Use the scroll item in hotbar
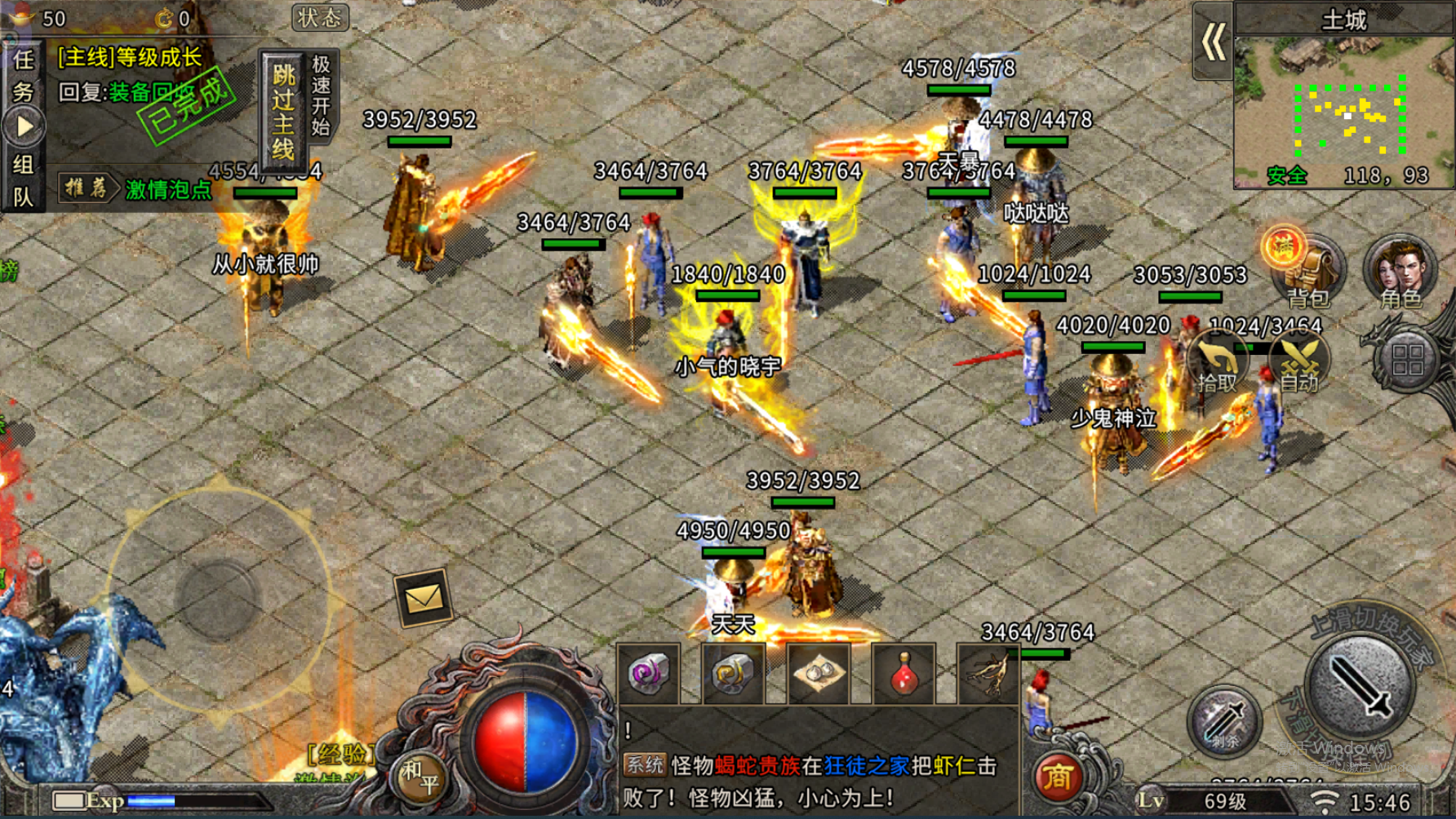1456x819 pixels. click(x=819, y=674)
